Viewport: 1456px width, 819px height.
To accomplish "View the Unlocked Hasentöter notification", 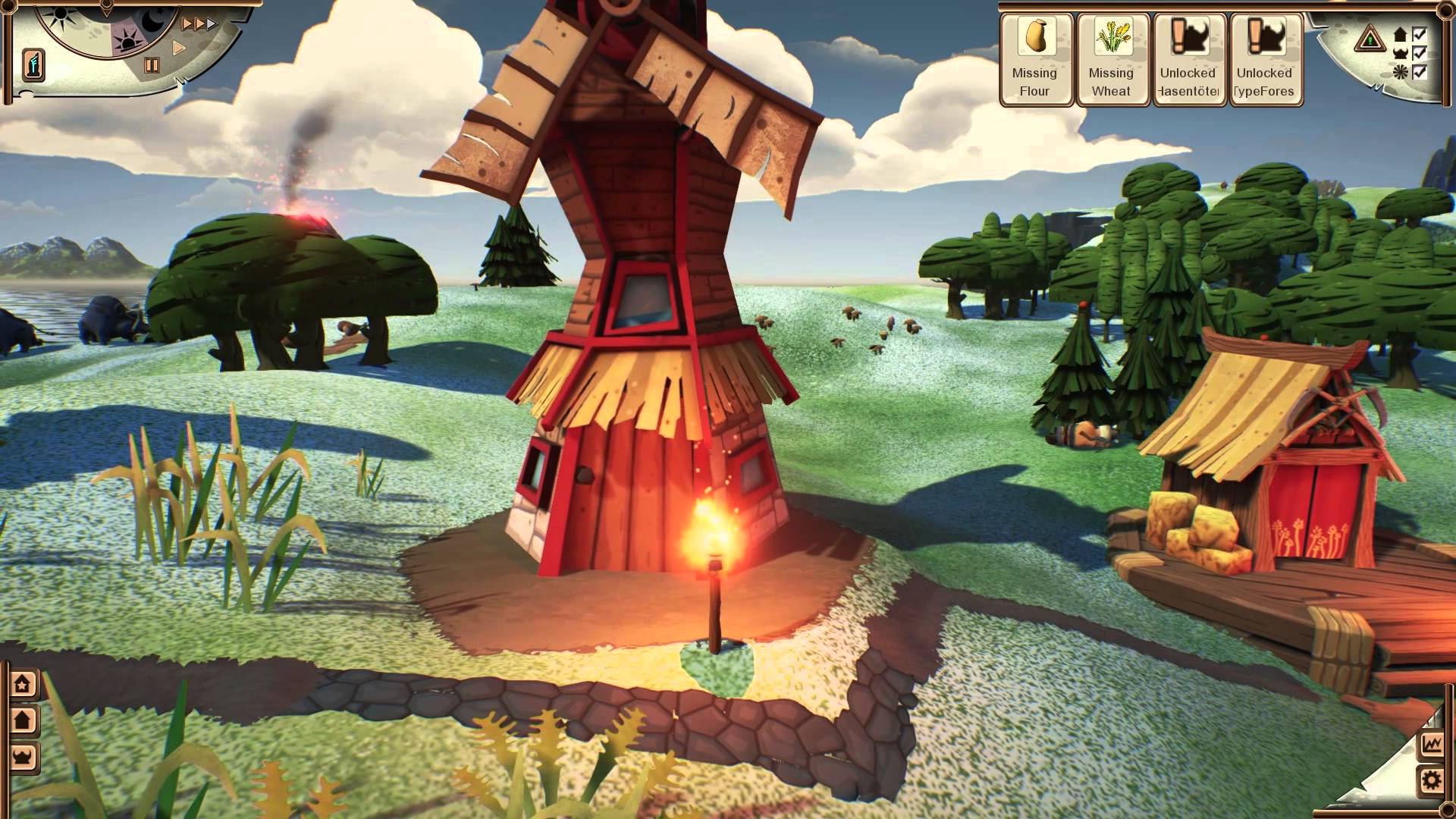I will pos(1188,59).
